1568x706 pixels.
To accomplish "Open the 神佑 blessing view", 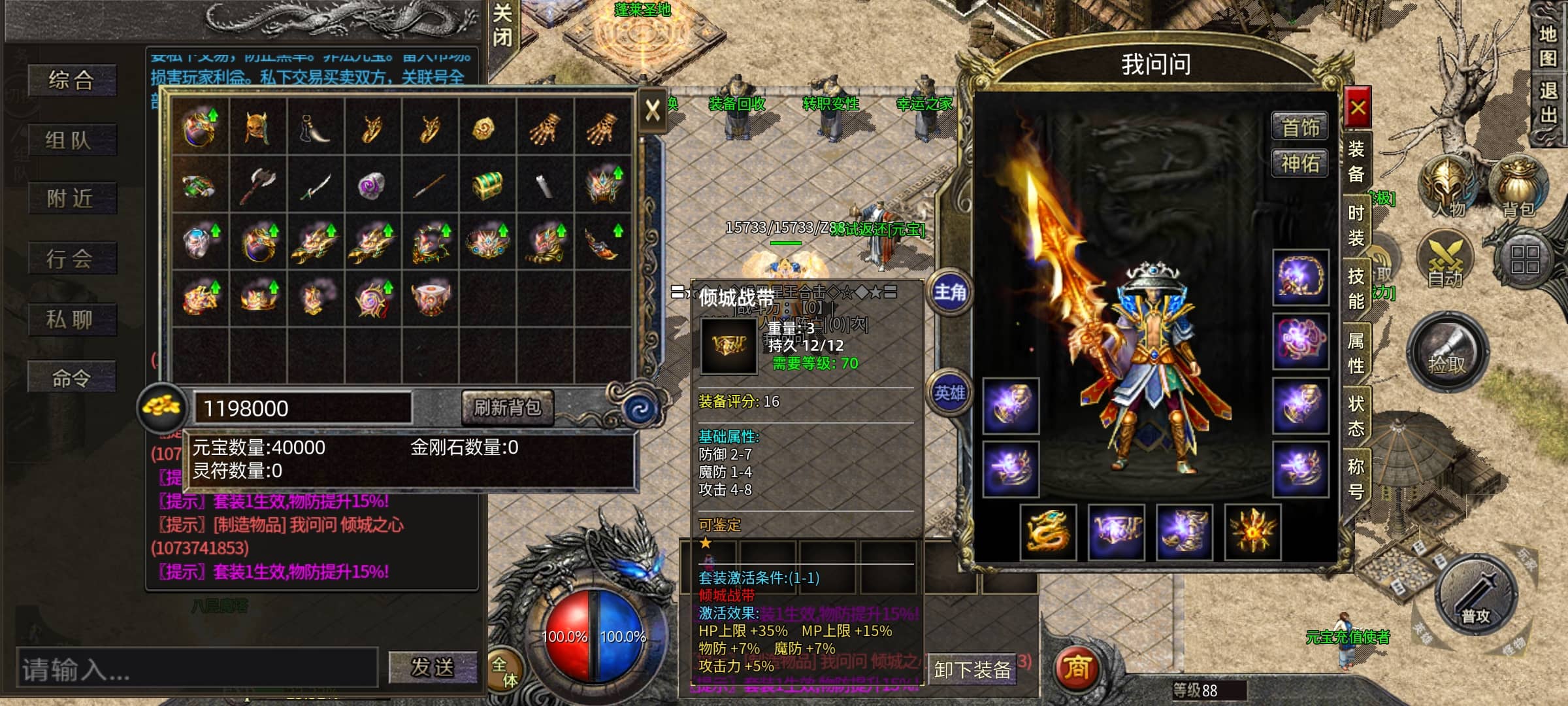I will point(1299,163).
